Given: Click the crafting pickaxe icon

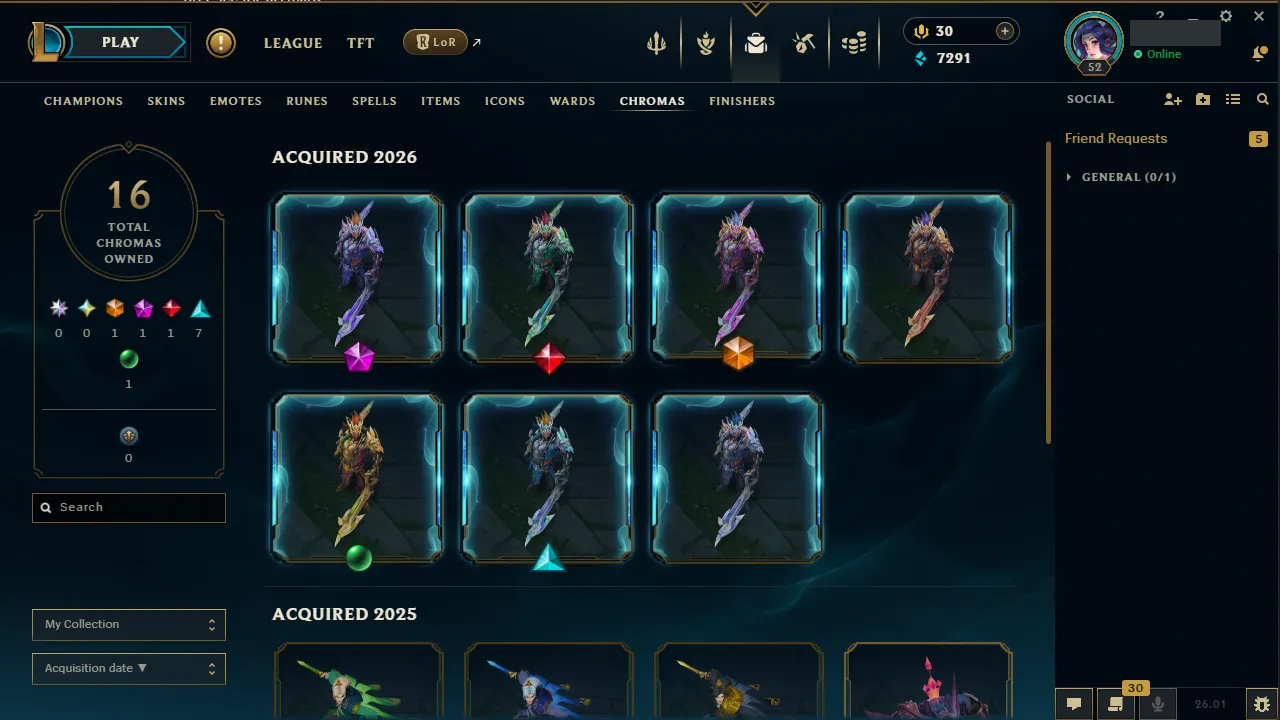Looking at the screenshot, I should point(804,43).
